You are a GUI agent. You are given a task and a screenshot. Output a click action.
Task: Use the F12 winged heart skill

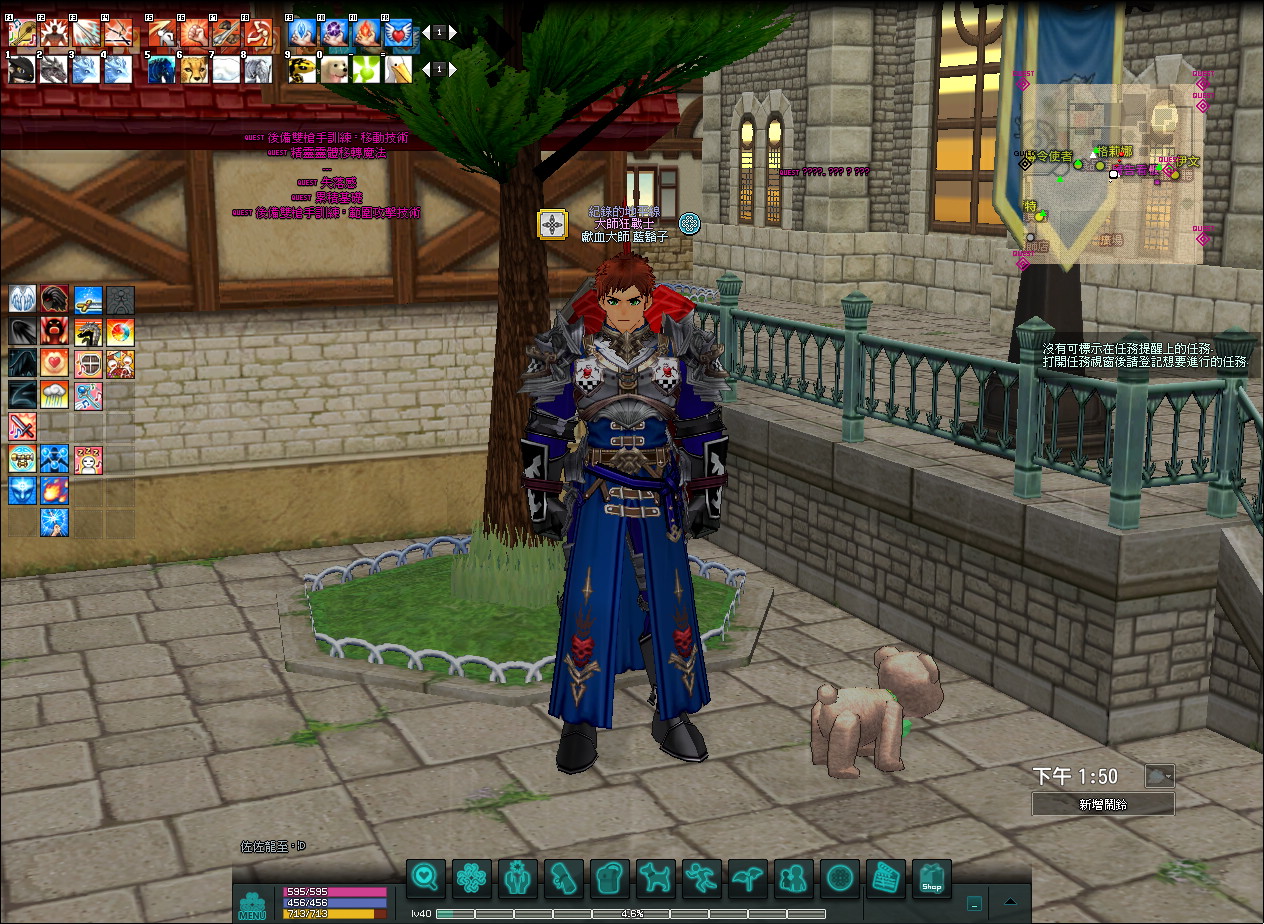click(x=397, y=32)
